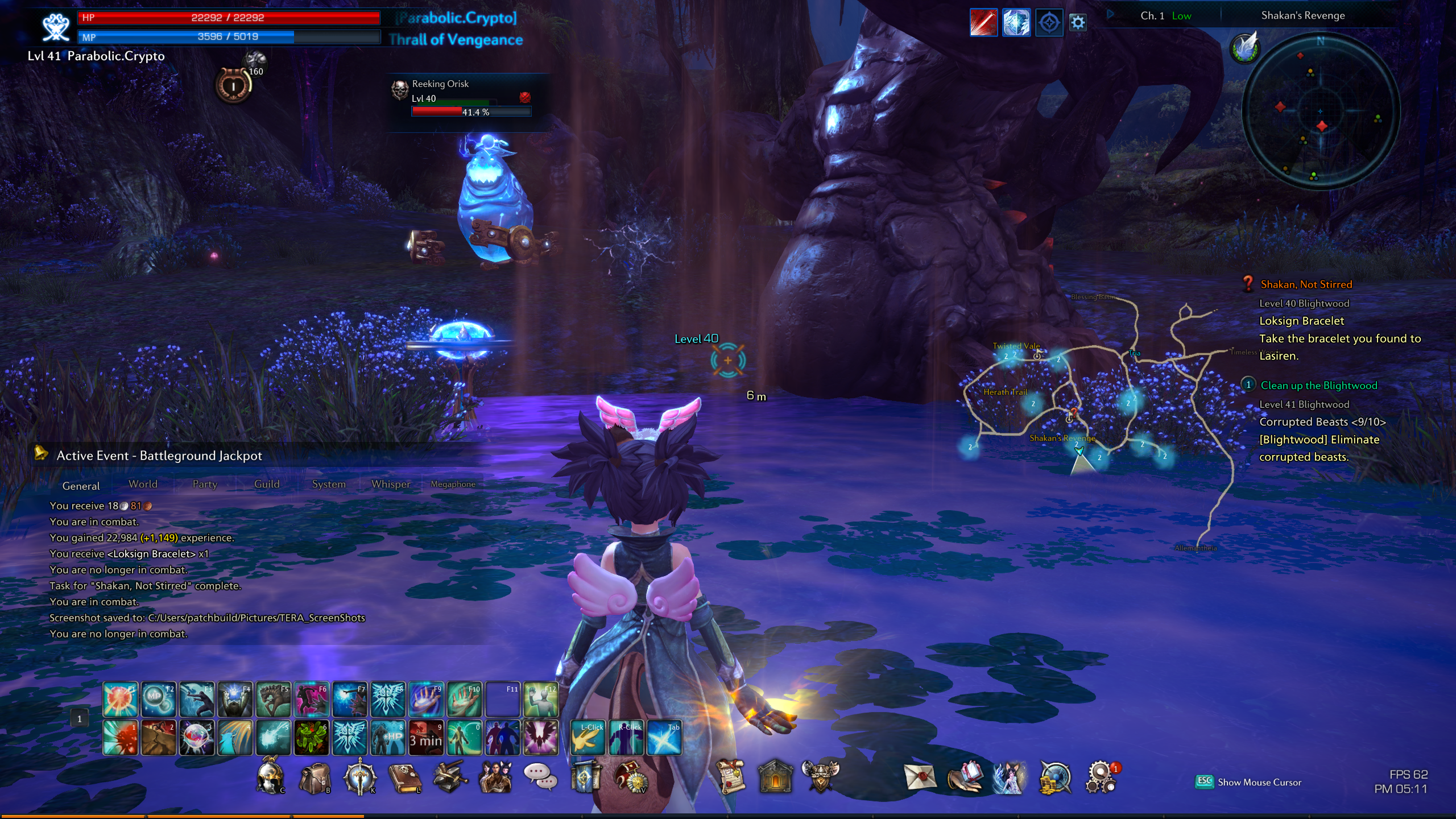The height and width of the screenshot is (819, 1456).
Task: Switch to the Guild chat tab
Action: 267,484
